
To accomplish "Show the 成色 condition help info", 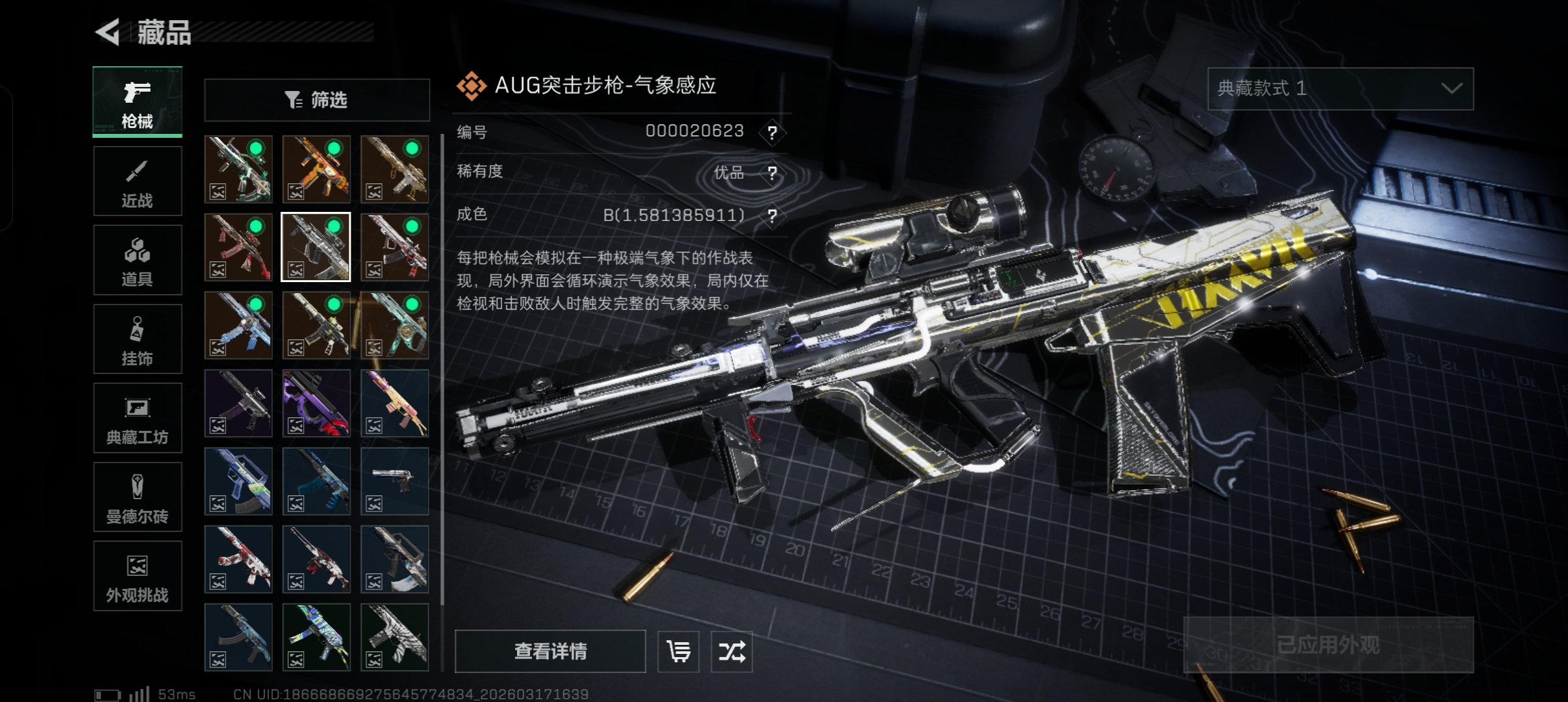I will pos(772,215).
